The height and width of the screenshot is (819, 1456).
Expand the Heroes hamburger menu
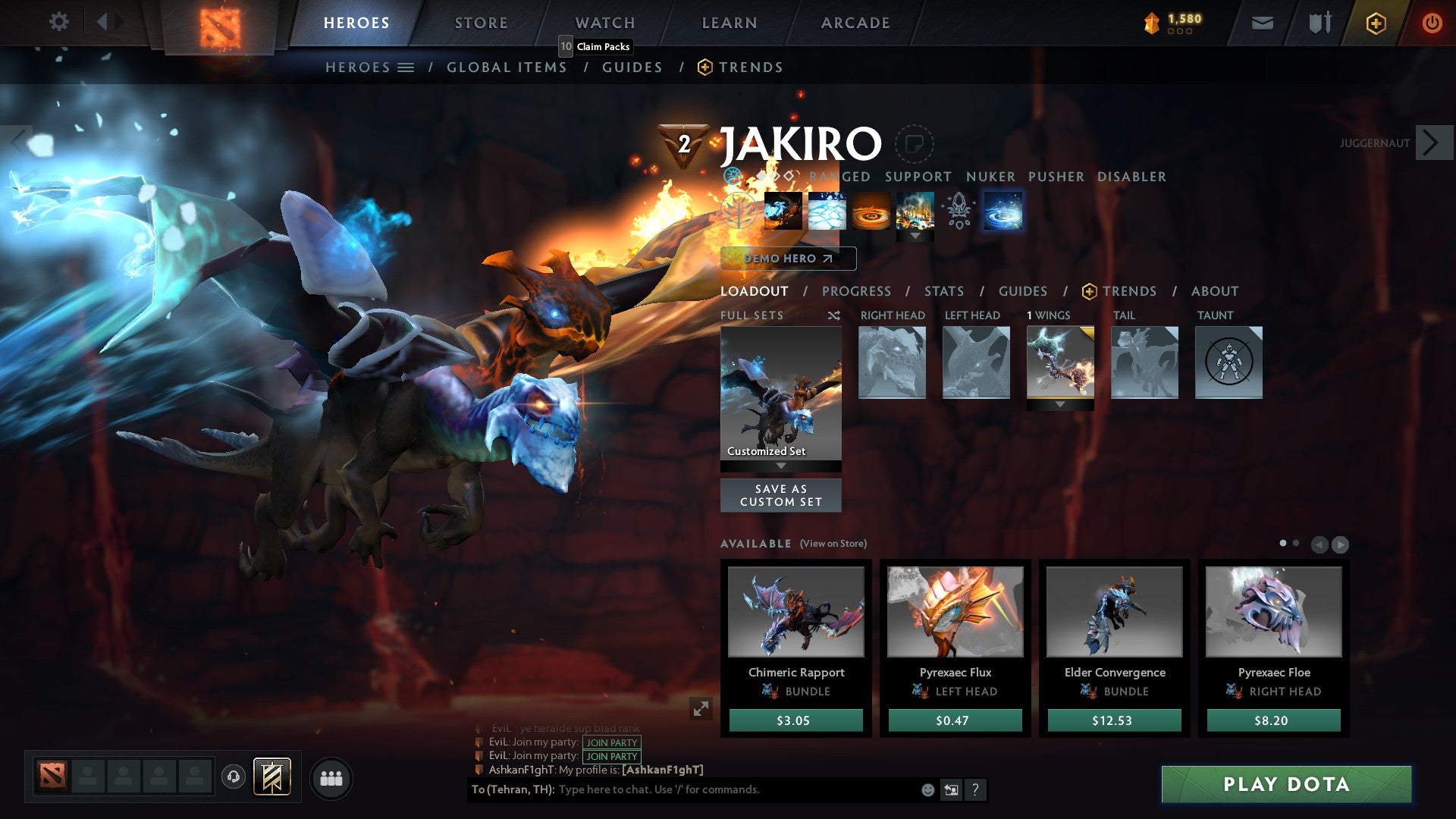406,67
